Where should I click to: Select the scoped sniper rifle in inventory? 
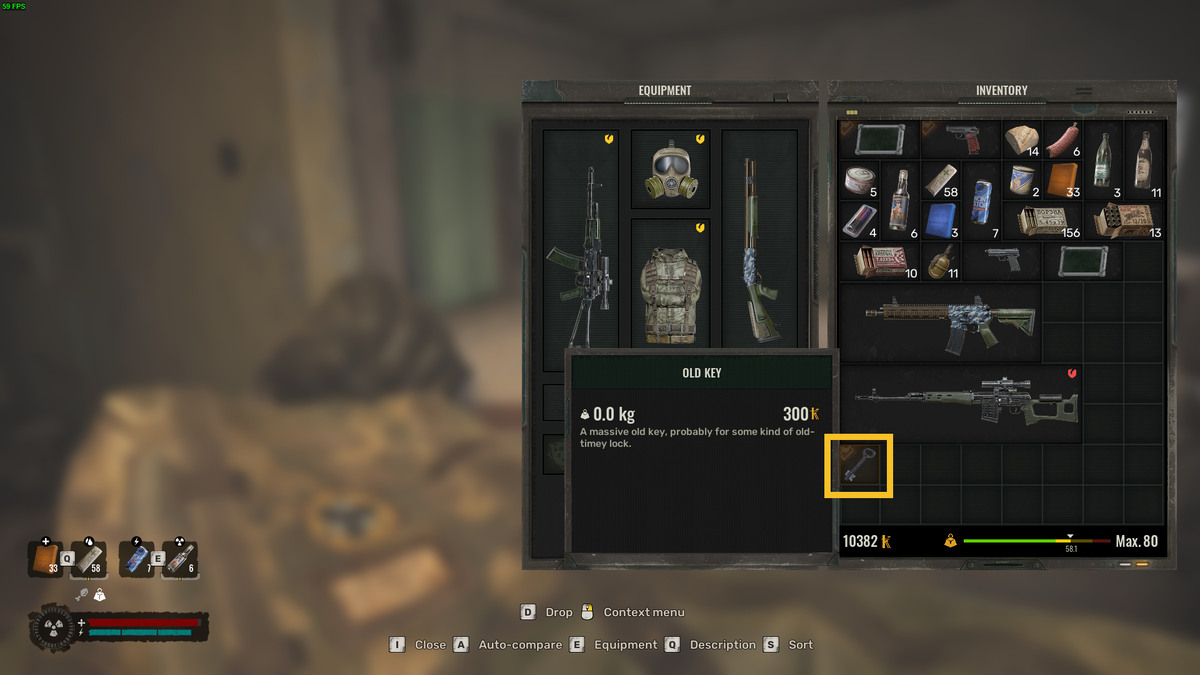pyautogui.click(x=961, y=403)
